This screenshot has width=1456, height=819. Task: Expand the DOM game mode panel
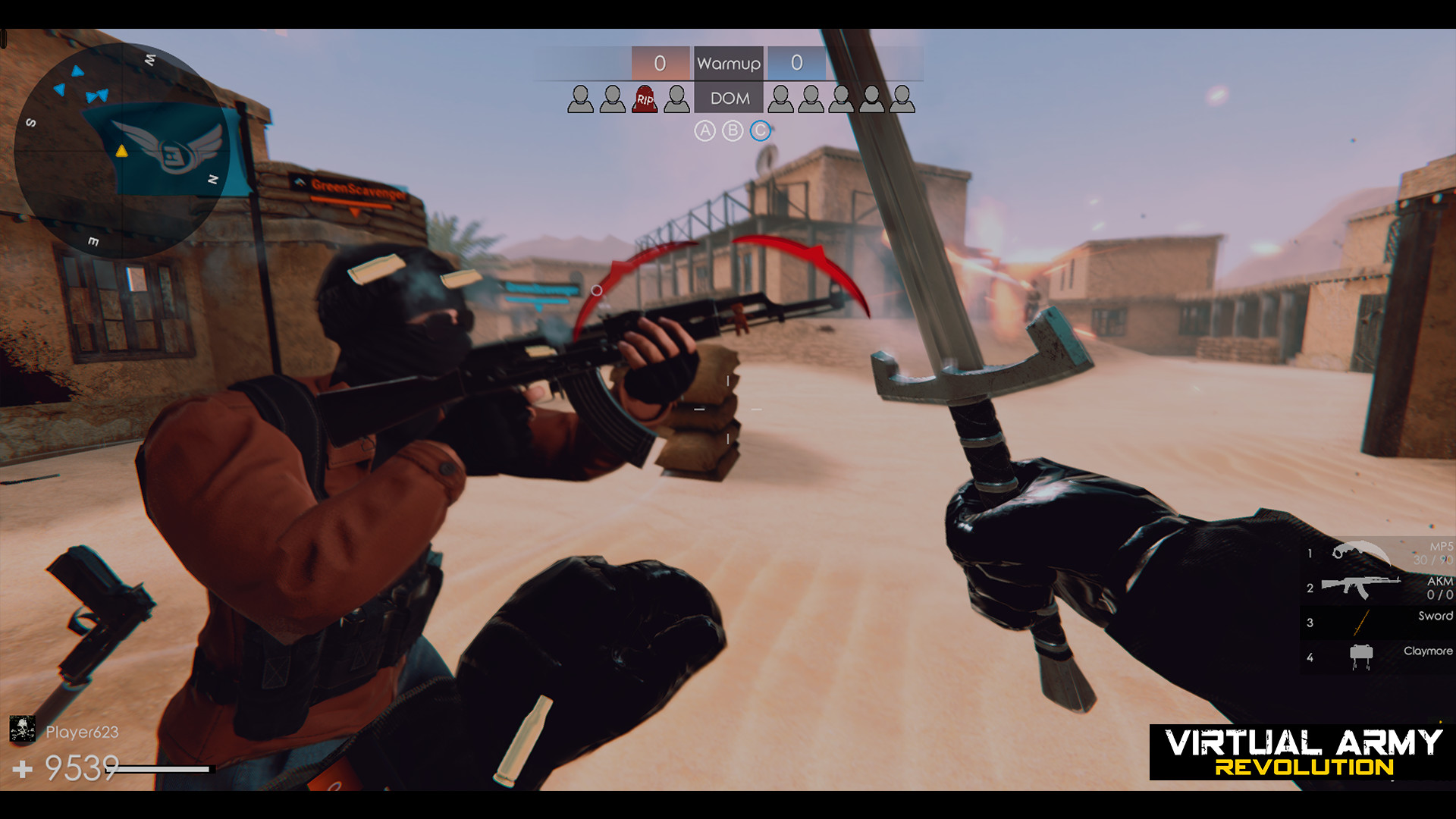[x=729, y=98]
